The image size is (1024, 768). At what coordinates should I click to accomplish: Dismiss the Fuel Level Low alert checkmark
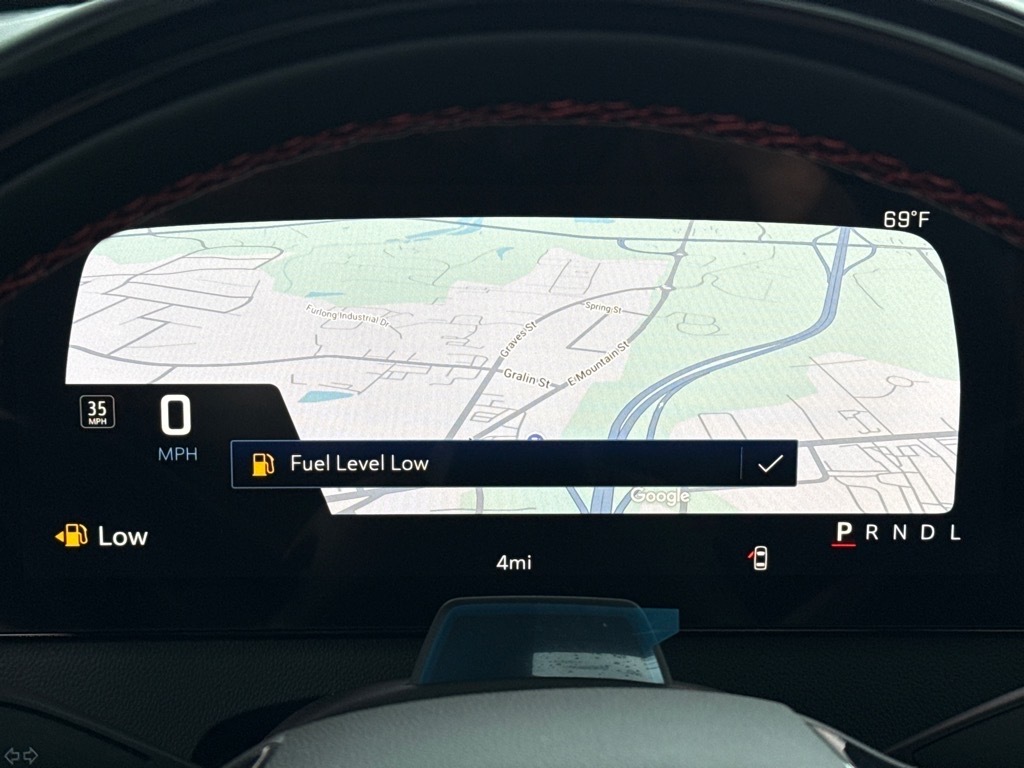pyautogui.click(x=769, y=464)
